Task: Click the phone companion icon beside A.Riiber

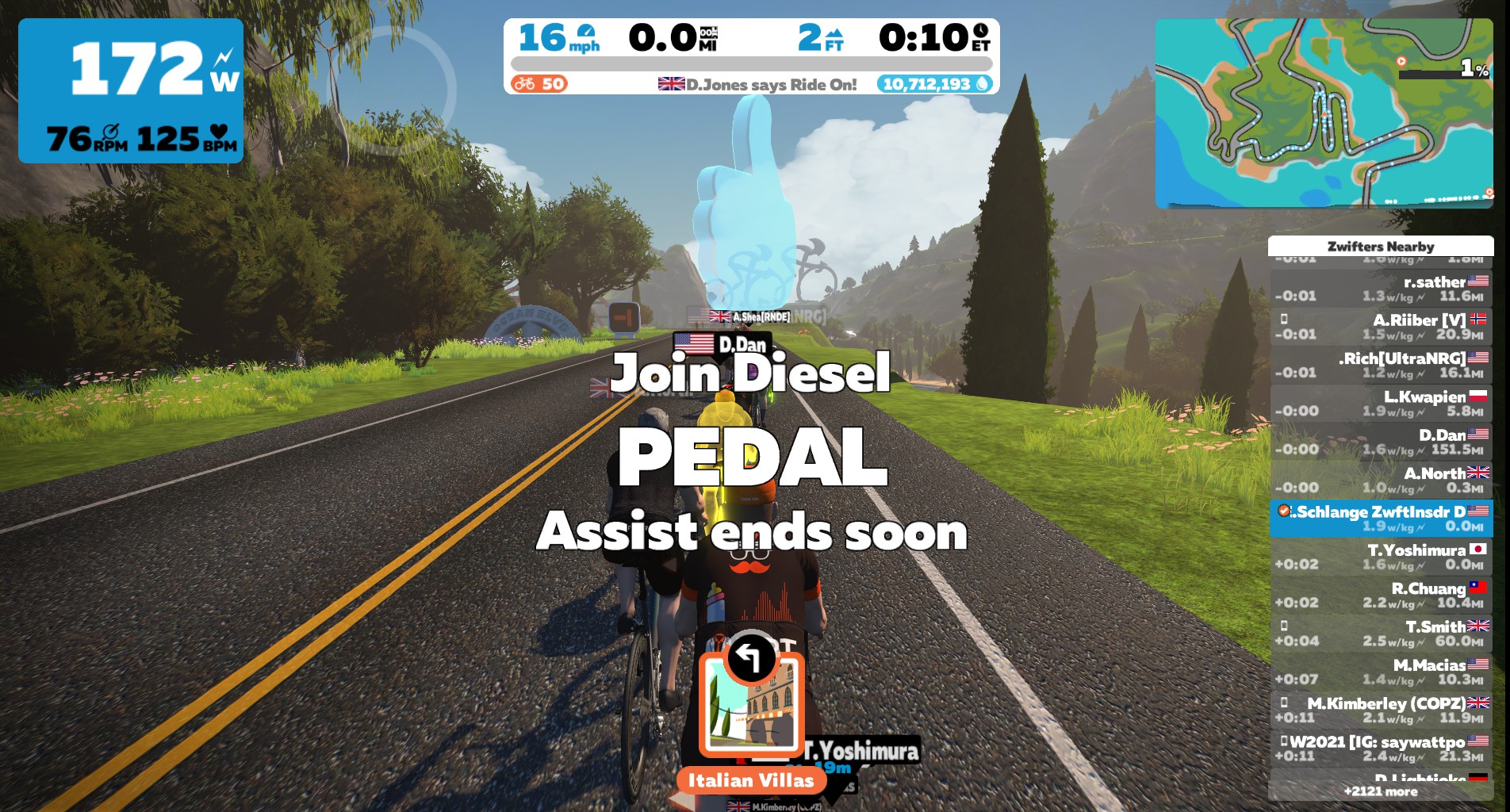Action: click(x=1284, y=320)
